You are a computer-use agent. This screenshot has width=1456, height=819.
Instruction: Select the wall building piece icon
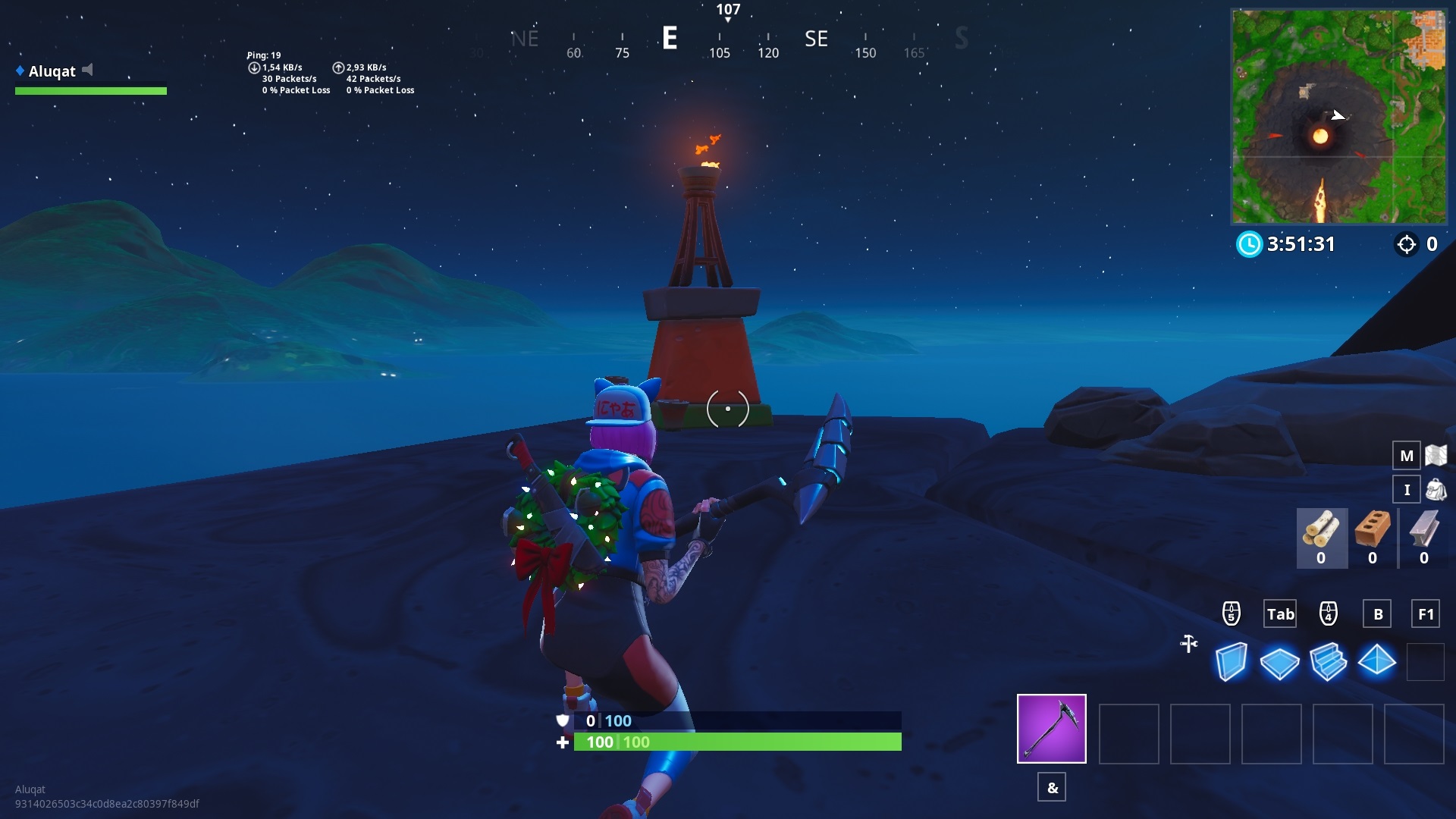click(x=1232, y=662)
